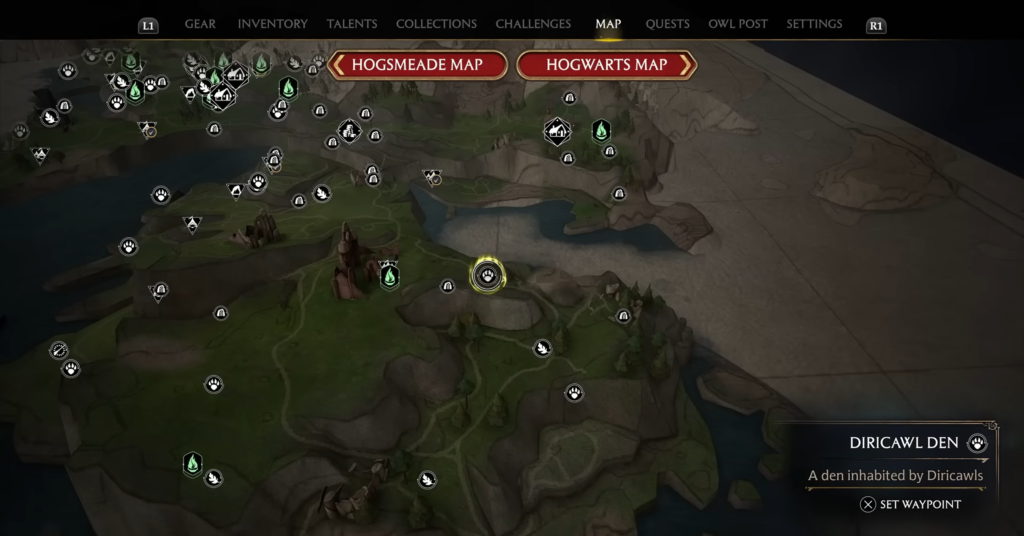Switch to the Hogwarts Map
The width and height of the screenshot is (1024, 536).
click(606, 65)
